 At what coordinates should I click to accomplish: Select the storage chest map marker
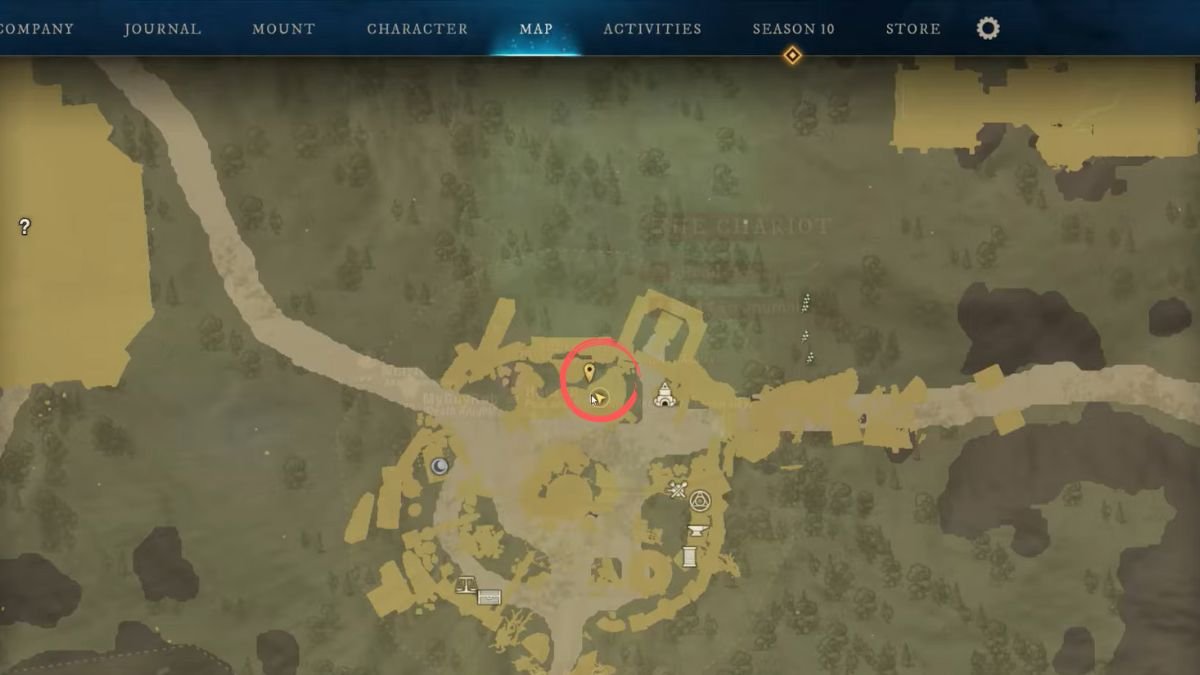pyautogui.click(x=489, y=597)
